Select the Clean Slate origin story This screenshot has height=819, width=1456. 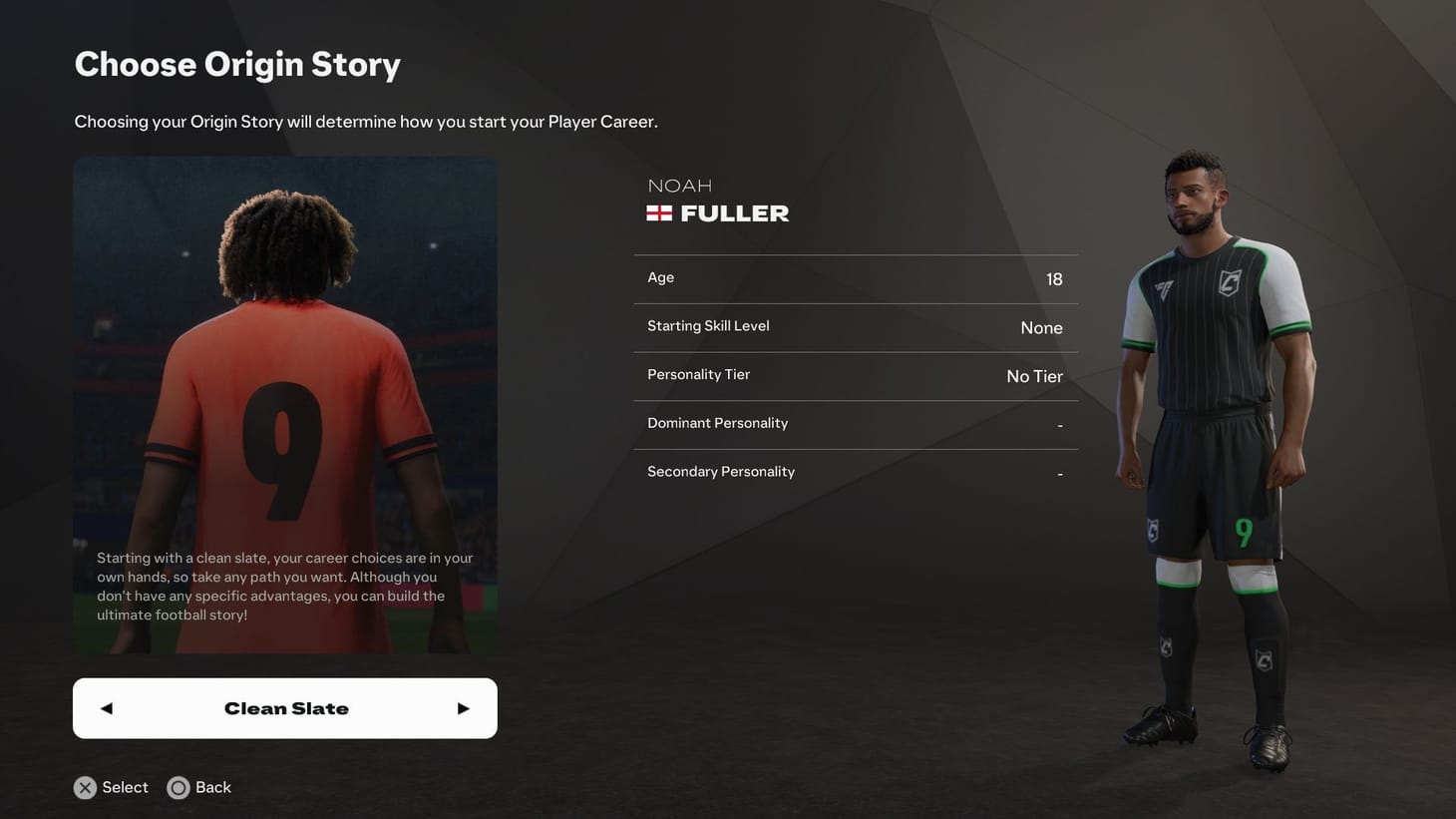pos(285,707)
